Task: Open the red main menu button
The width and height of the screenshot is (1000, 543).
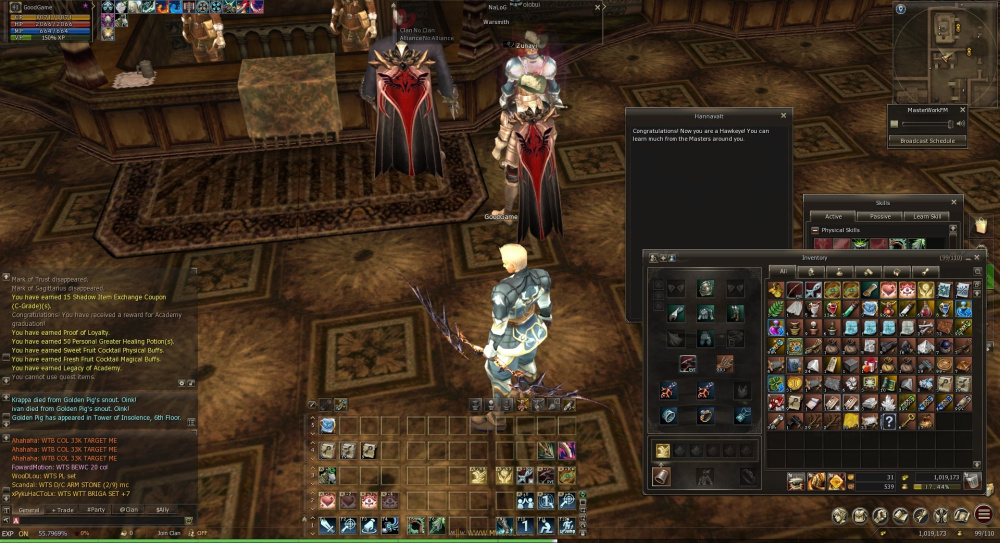Action: [983, 516]
